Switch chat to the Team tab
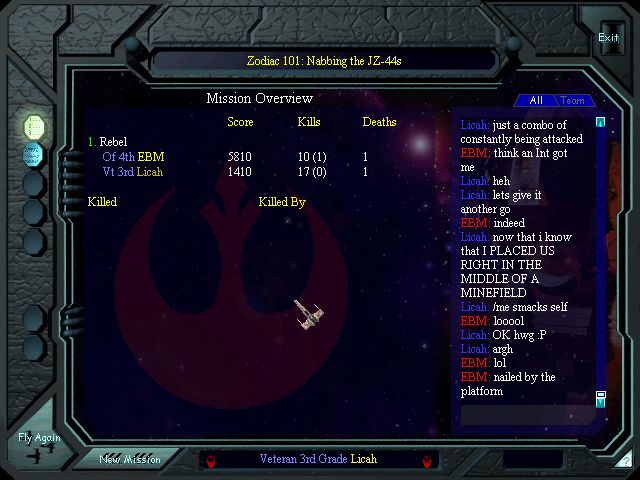Screen dimensions: 640x480 [x=573, y=101]
